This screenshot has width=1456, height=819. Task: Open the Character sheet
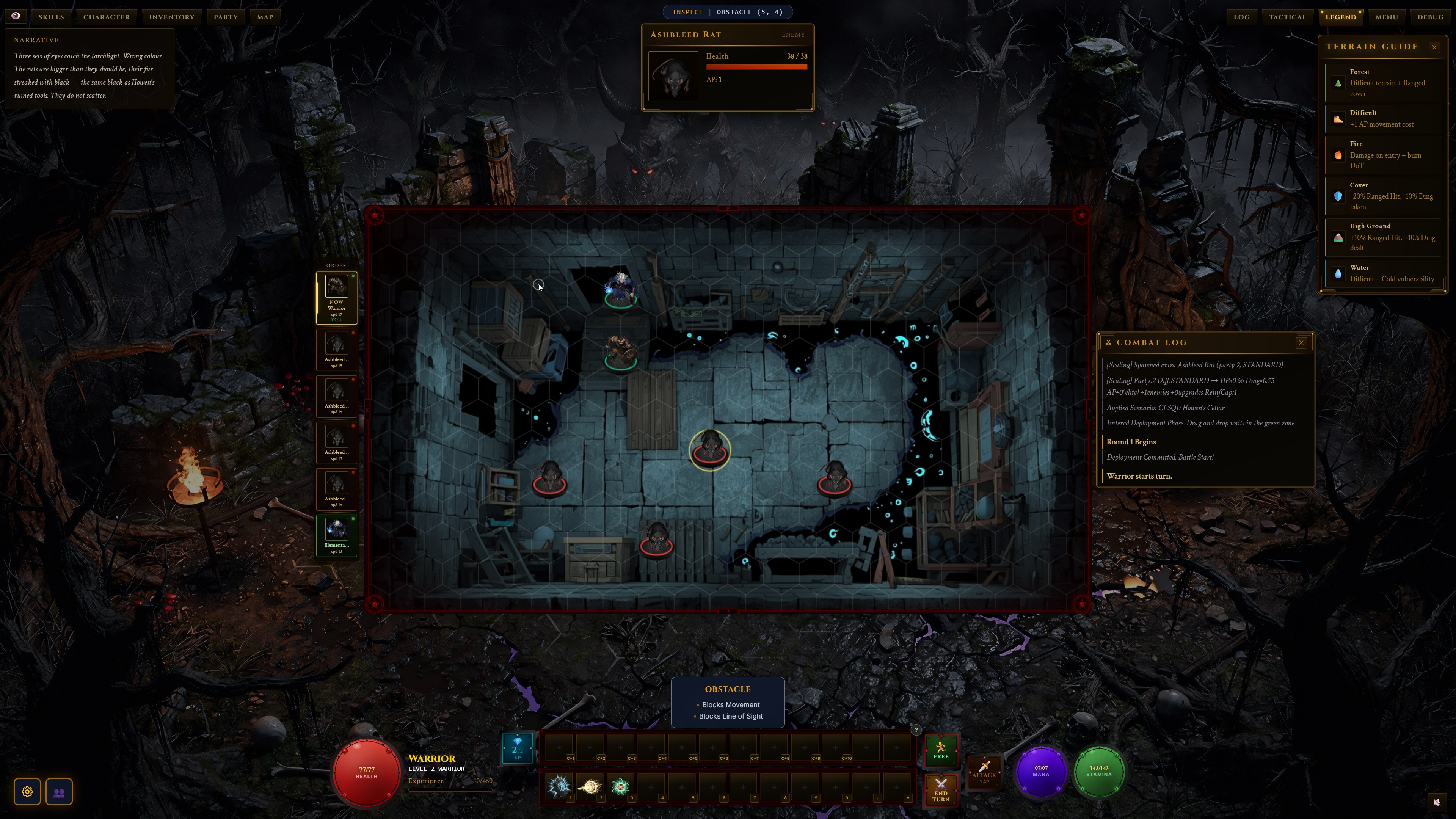click(x=106, y=17)
